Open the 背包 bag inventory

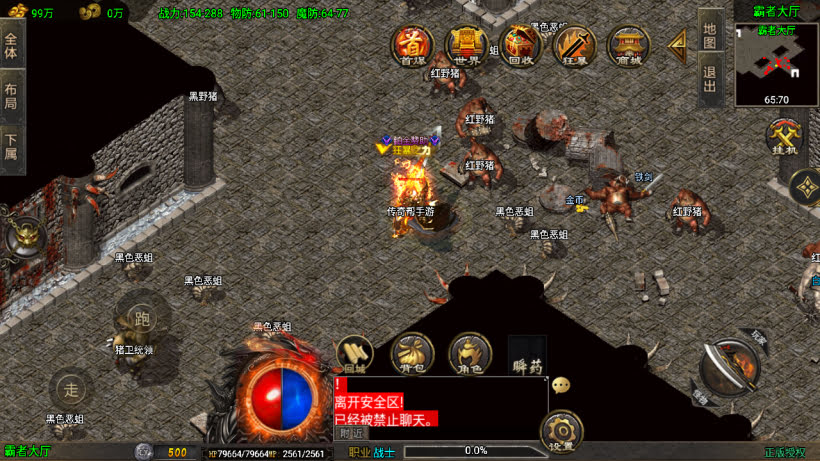412,354
